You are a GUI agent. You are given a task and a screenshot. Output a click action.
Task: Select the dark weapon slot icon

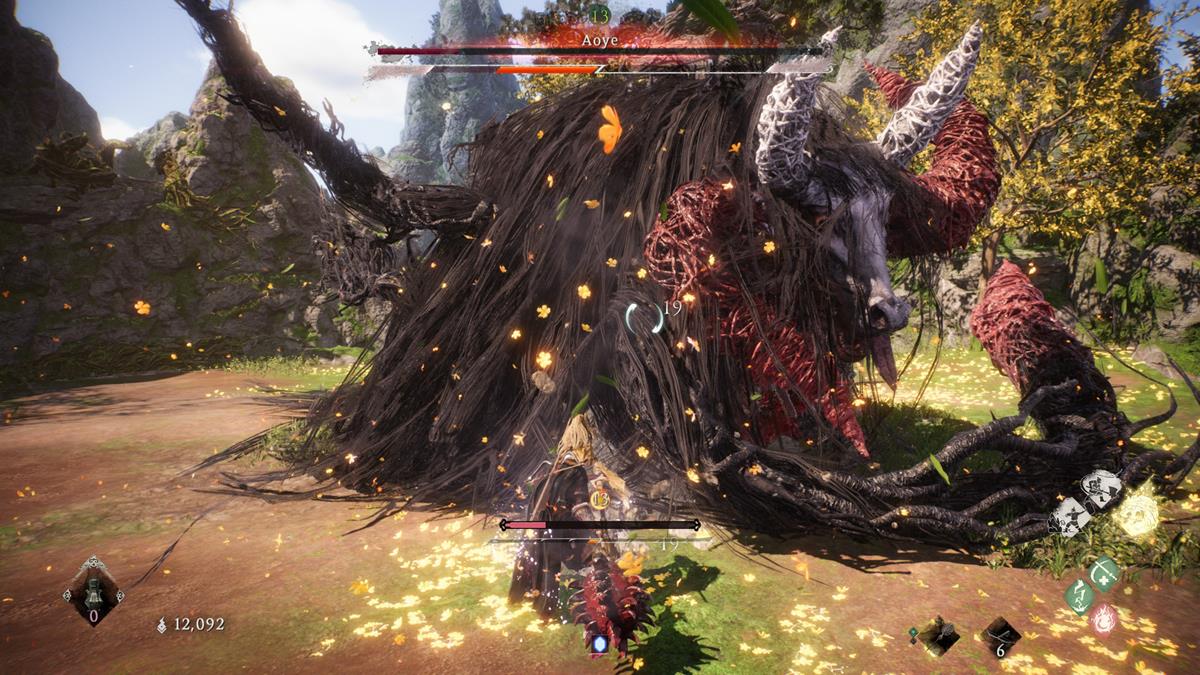tap(937, 635)
